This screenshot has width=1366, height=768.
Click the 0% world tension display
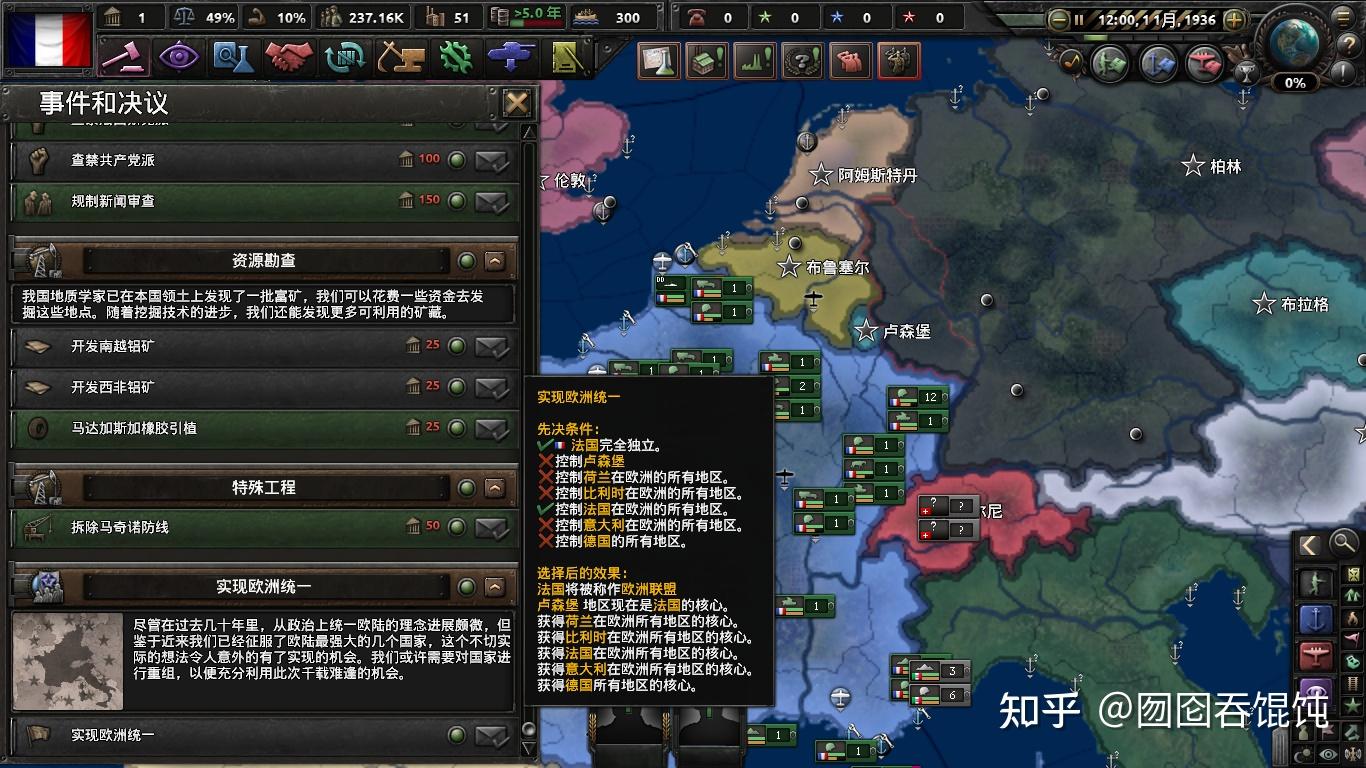(1294, 82)
